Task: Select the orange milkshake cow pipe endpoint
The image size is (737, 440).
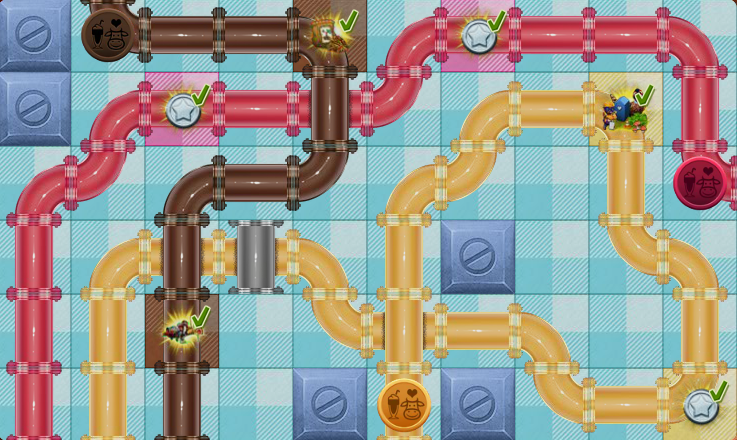Action: click(x=404, y=405)
